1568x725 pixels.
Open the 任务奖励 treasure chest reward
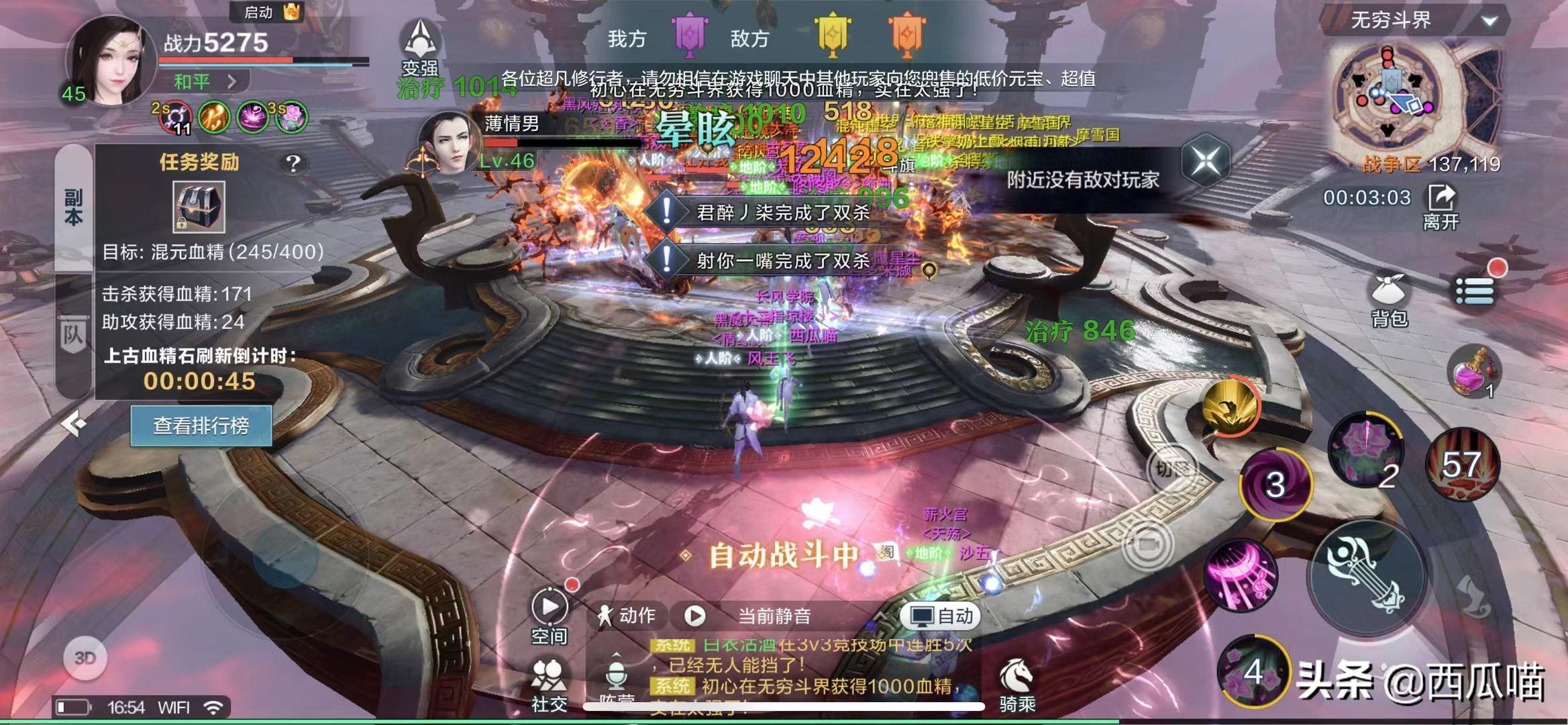point(199,206)
